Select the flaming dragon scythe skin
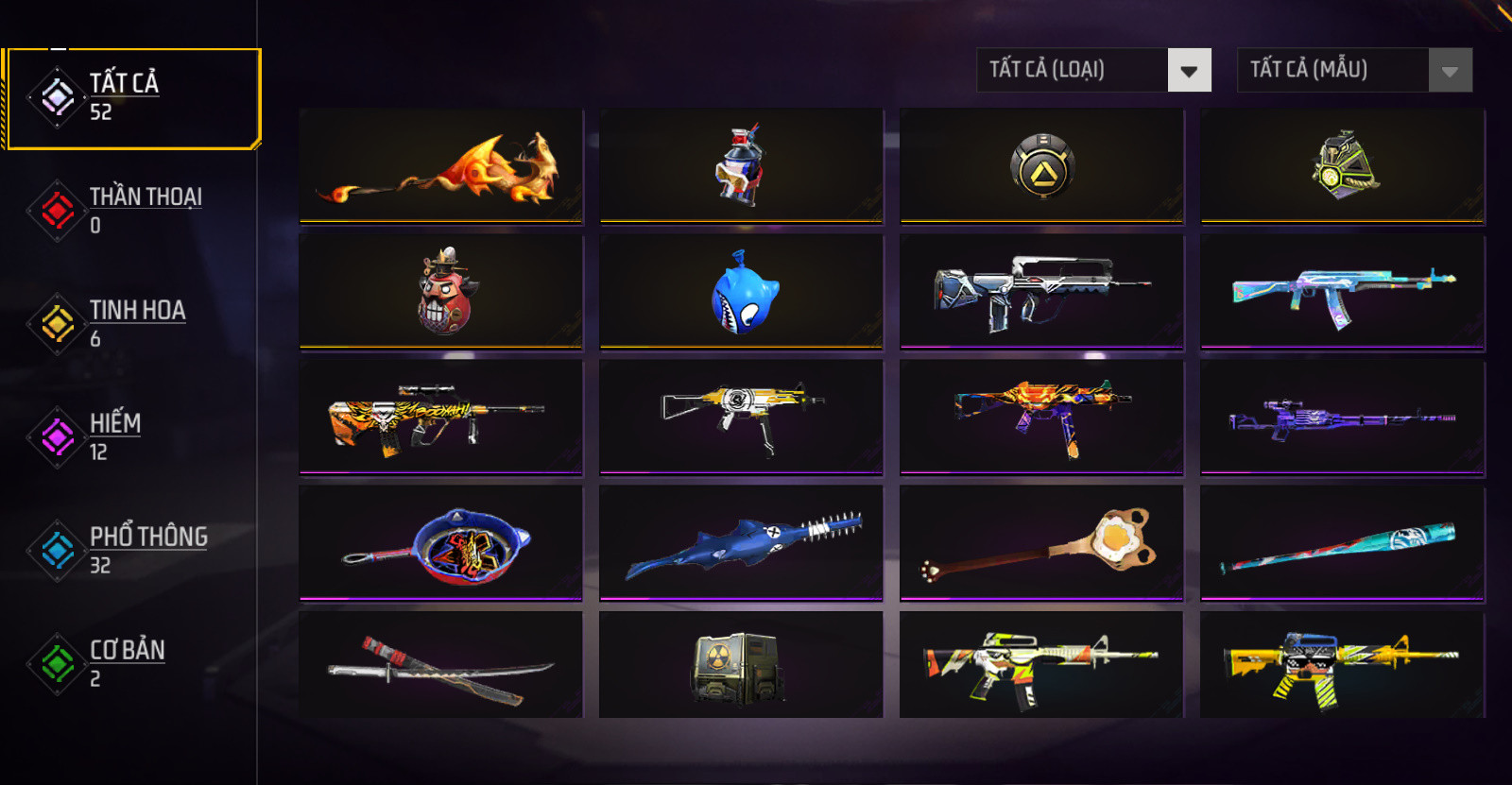 [440, 166]
